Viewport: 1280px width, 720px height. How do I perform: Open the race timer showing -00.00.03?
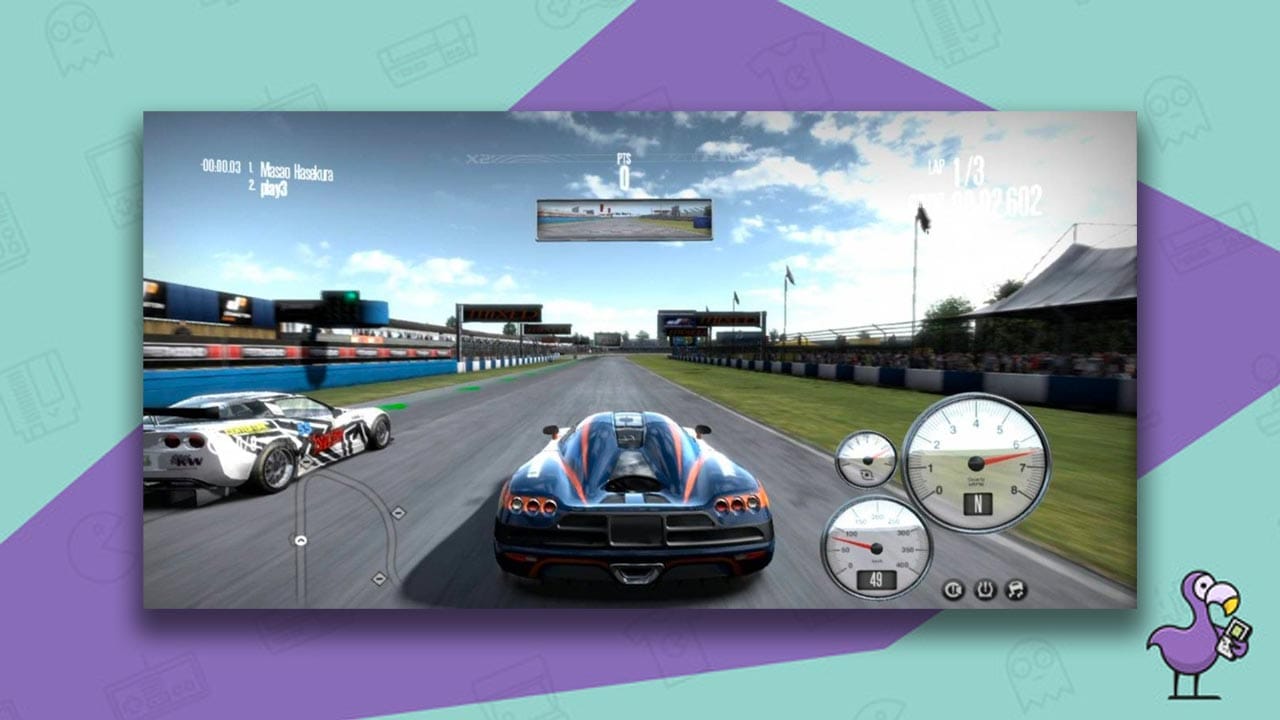point(221,168)
